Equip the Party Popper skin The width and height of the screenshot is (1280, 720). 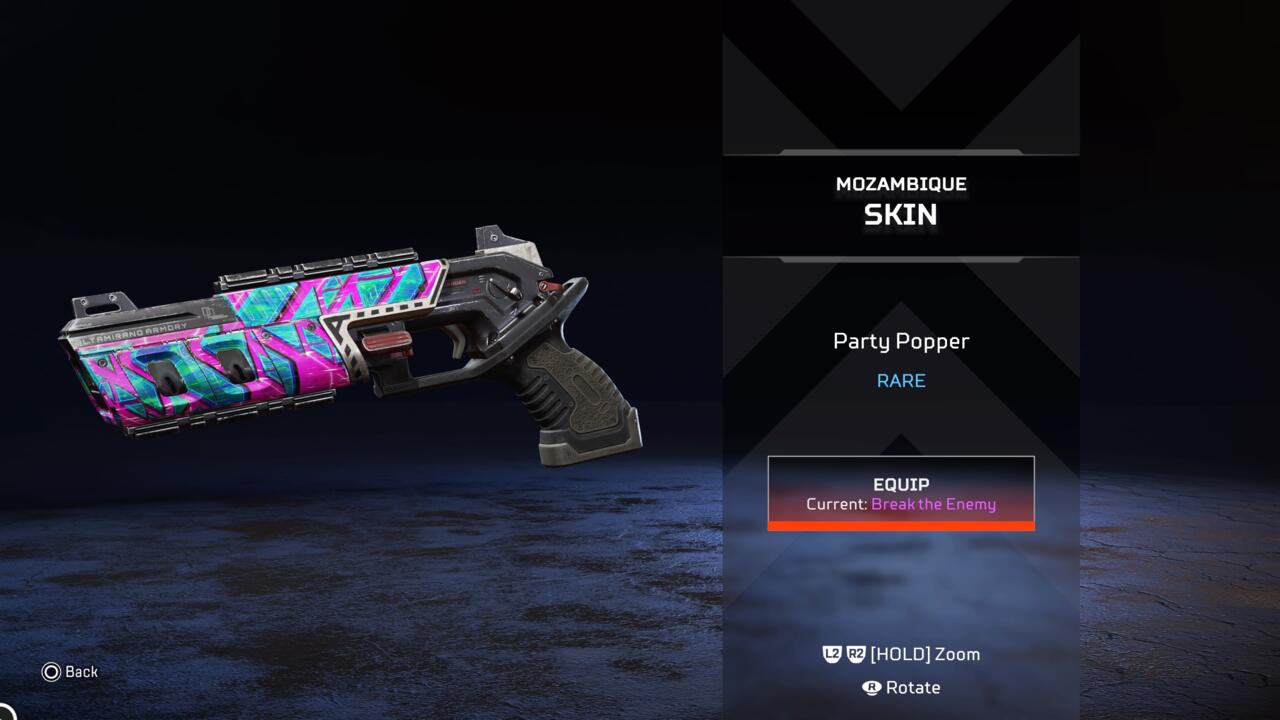901,492
